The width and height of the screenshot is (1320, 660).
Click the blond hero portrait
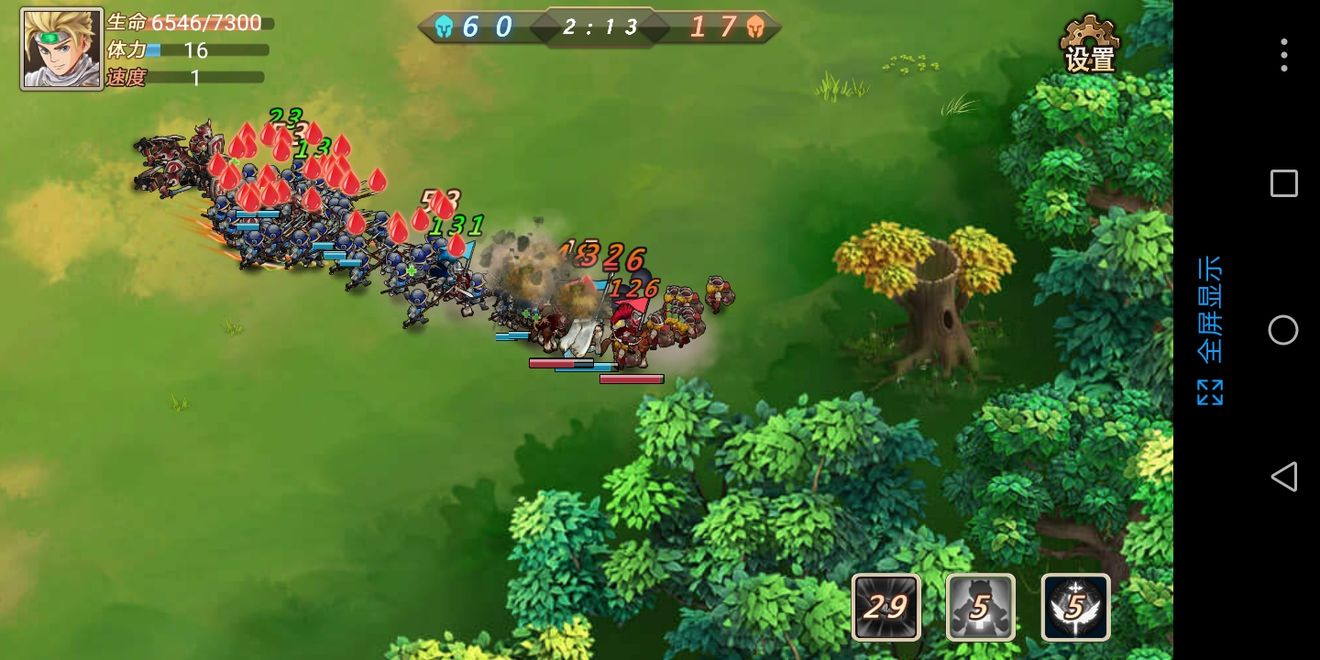coord(61,49)
